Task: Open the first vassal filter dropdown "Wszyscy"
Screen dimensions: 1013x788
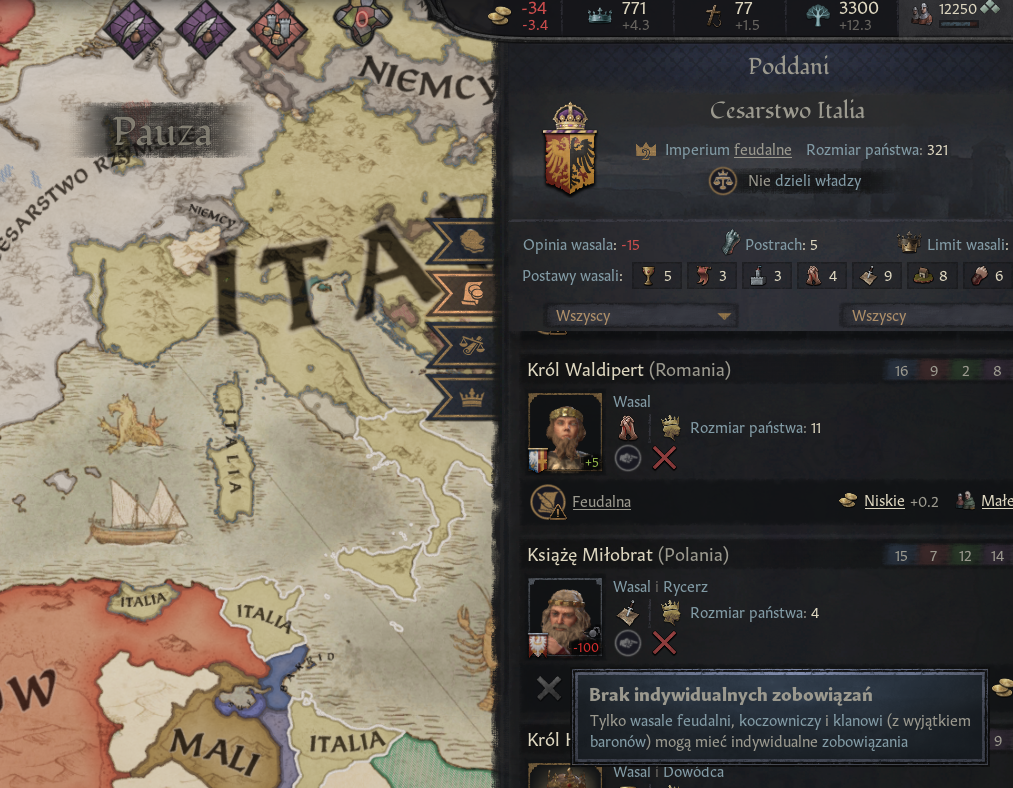Action: pos(639,316)
